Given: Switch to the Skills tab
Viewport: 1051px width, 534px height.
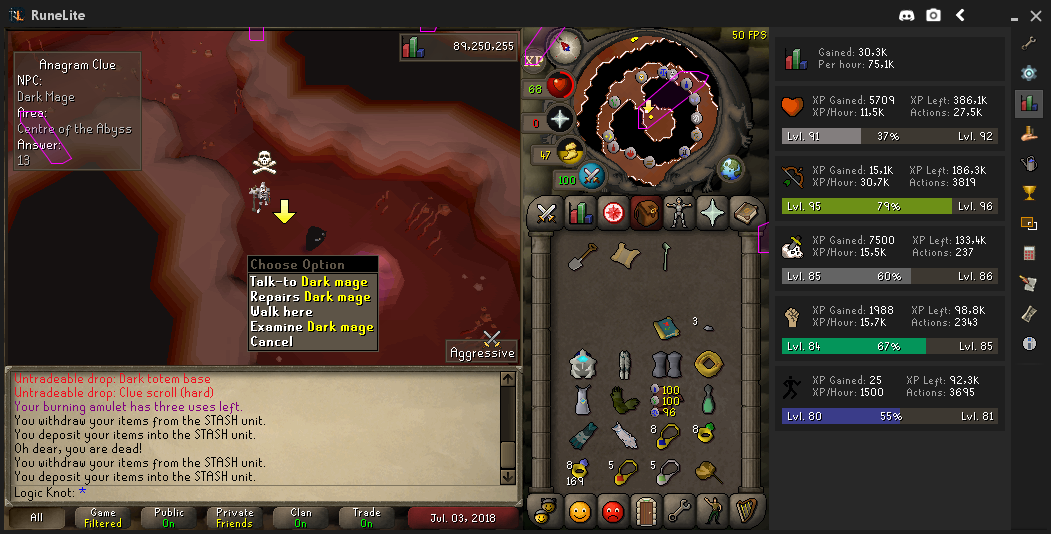Looking at the screenshot, I should 580,212.
